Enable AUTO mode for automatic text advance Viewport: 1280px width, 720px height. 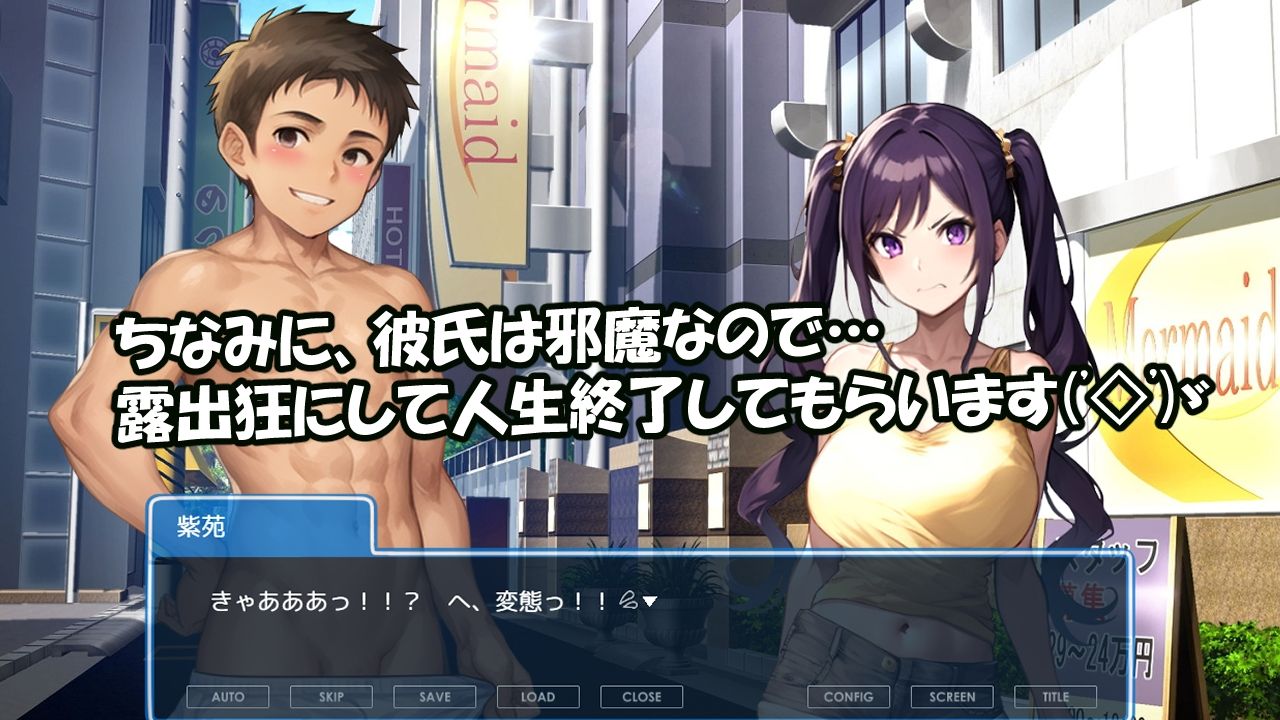tap(229, 697)
